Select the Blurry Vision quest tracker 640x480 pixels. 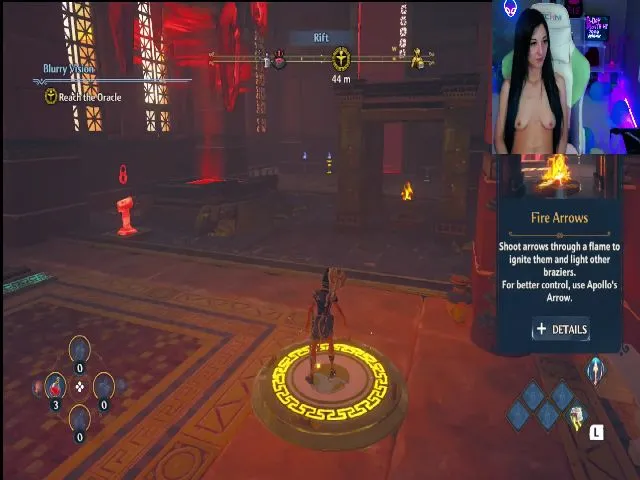click(x=70, y=69)
